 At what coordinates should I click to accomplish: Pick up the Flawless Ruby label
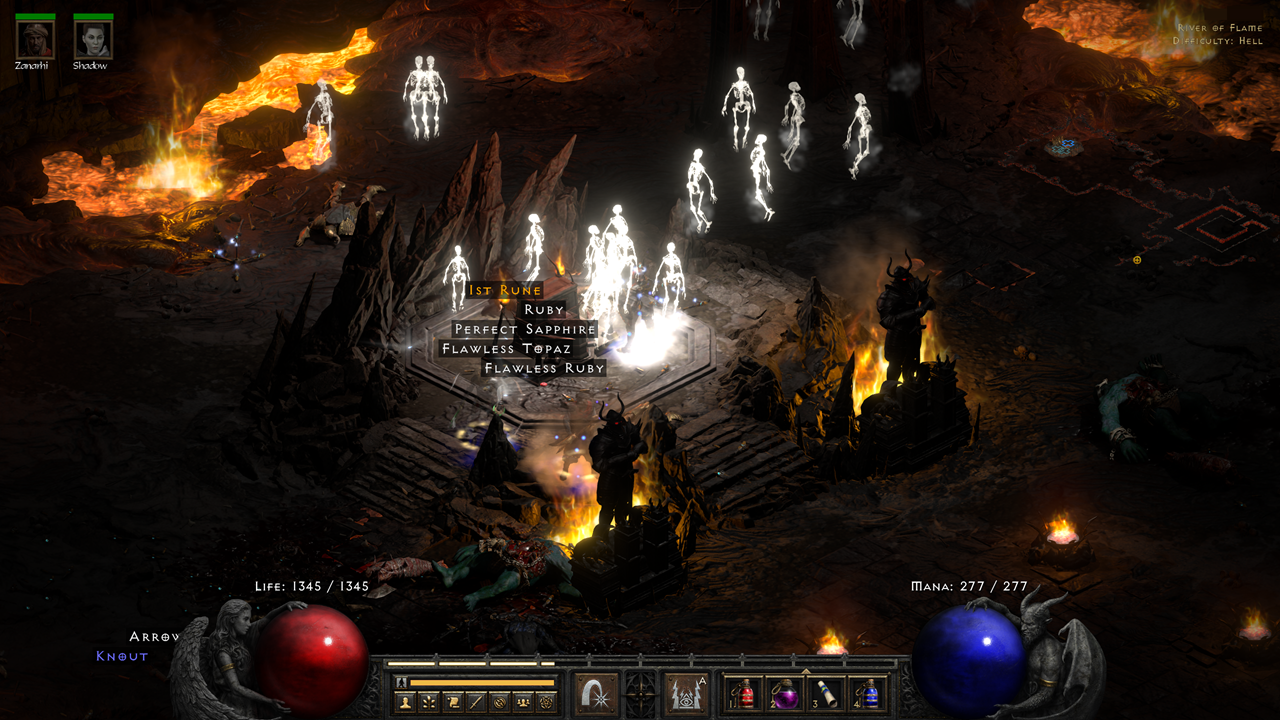tap(544, 368)
